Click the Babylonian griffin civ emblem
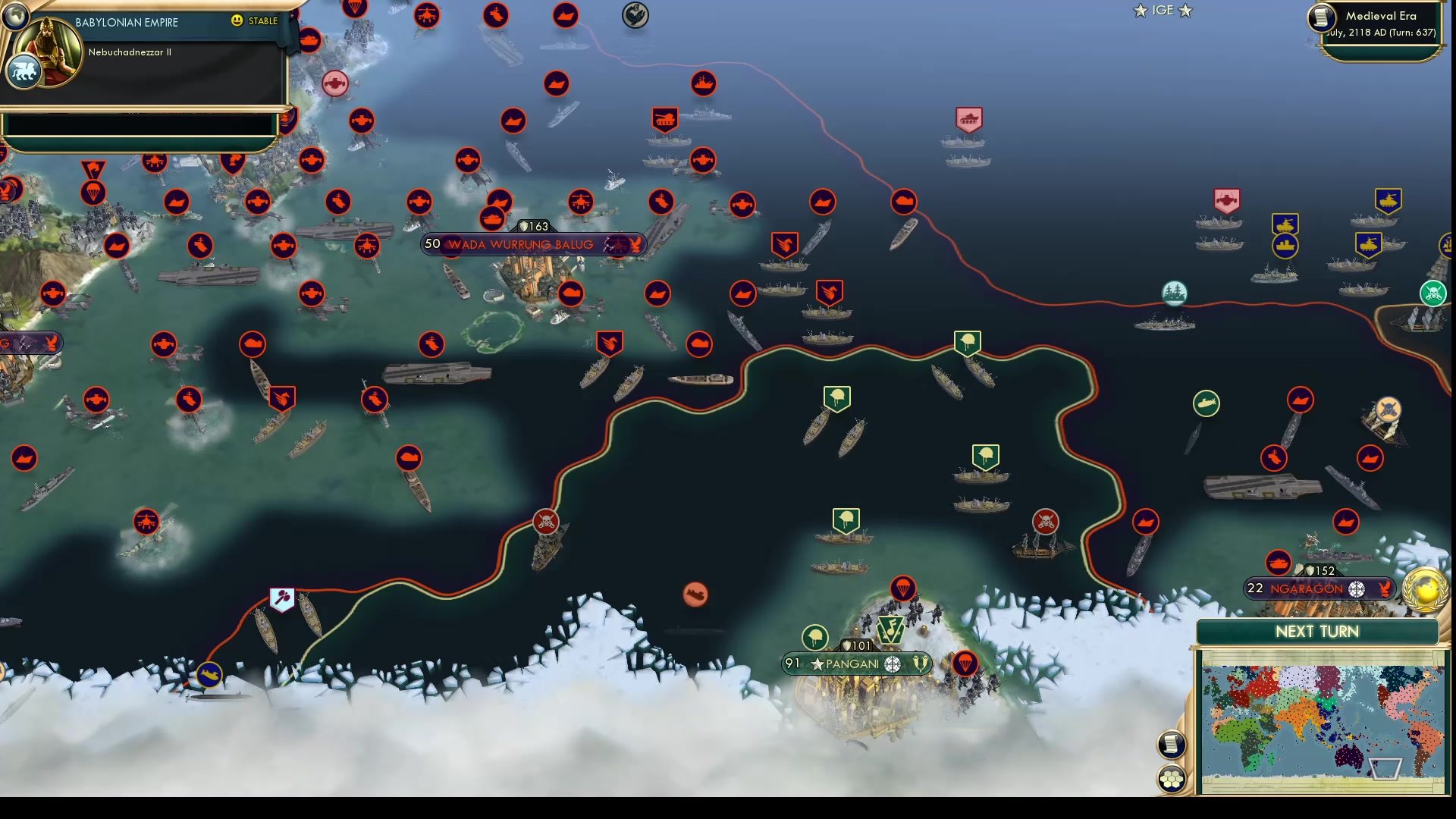 [x=23, y=71]
